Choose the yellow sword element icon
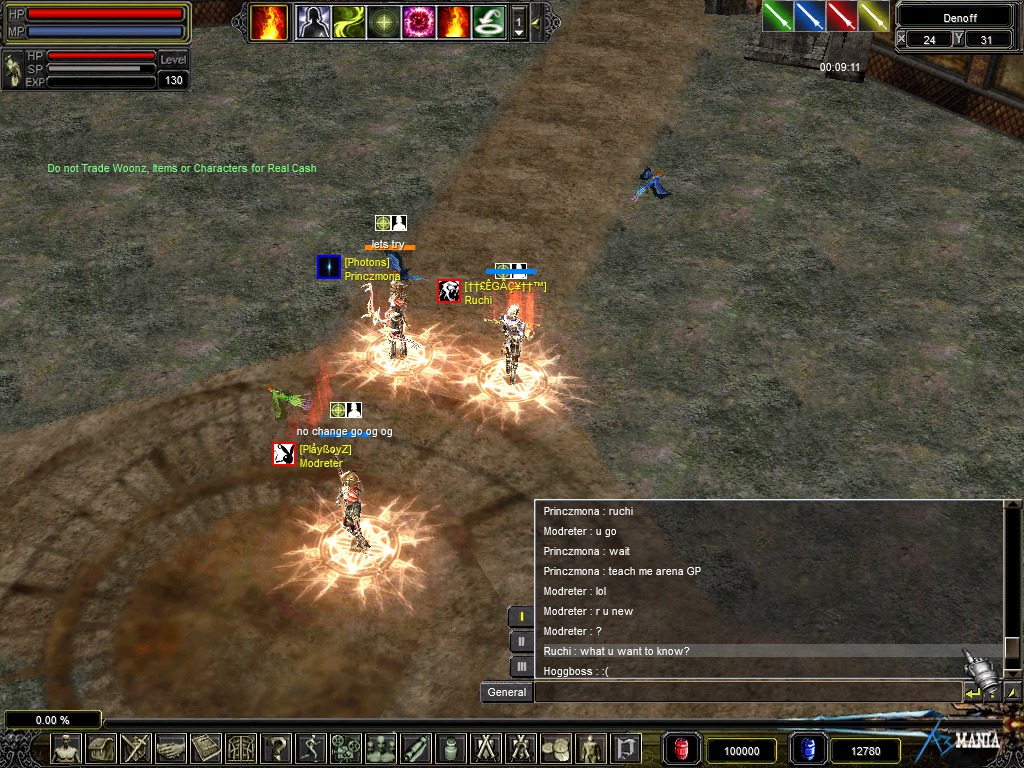This screenshot has width=1024, height=768. click(873, 16)
